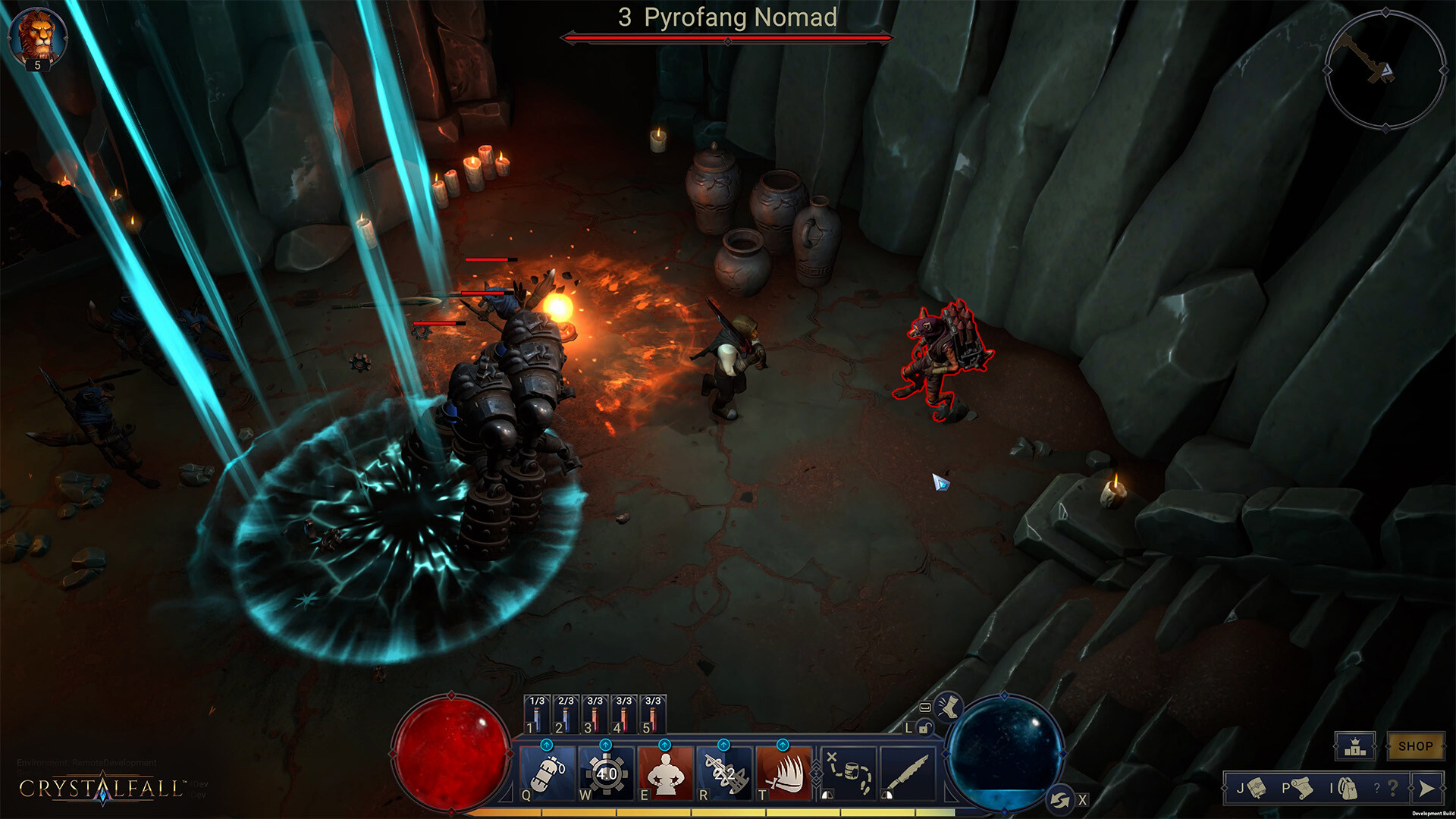Viewport: 1456px width, 819px height.
Task: Open the Journal with the J book icon
Action: coord(1257,789)
